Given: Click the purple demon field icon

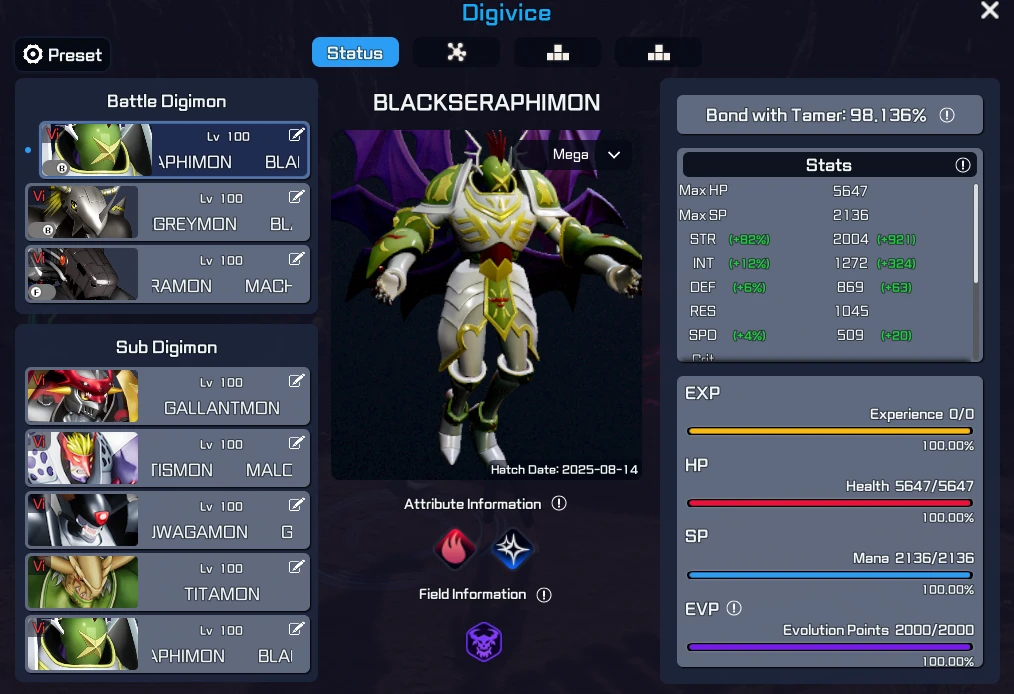Looking at the screenshot, I should coord(484,642).
